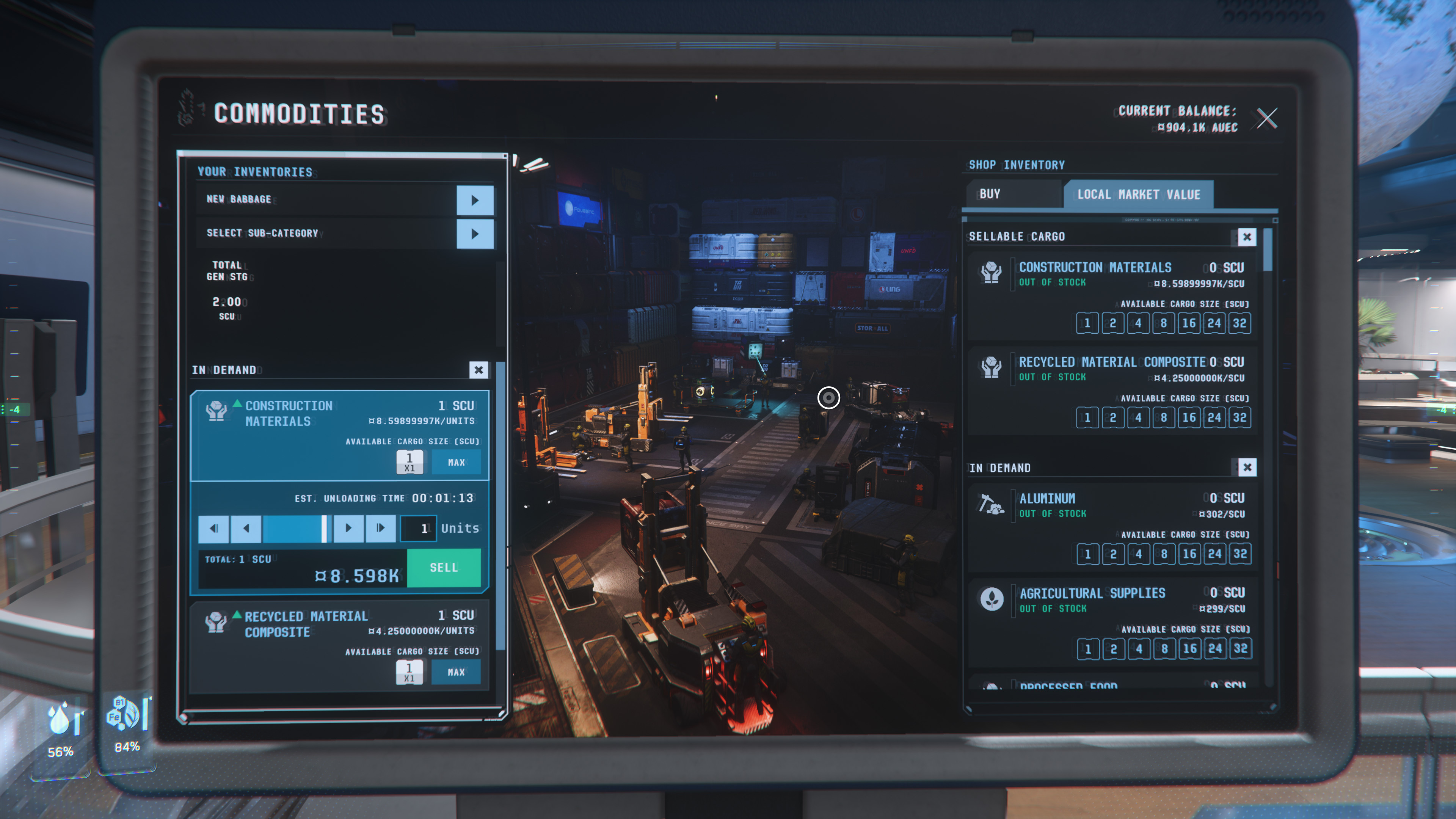The height and width of the screenshot is (819, 1456).
Task: Switch to Local Market Value tab
Action: tap(1138, 195)
